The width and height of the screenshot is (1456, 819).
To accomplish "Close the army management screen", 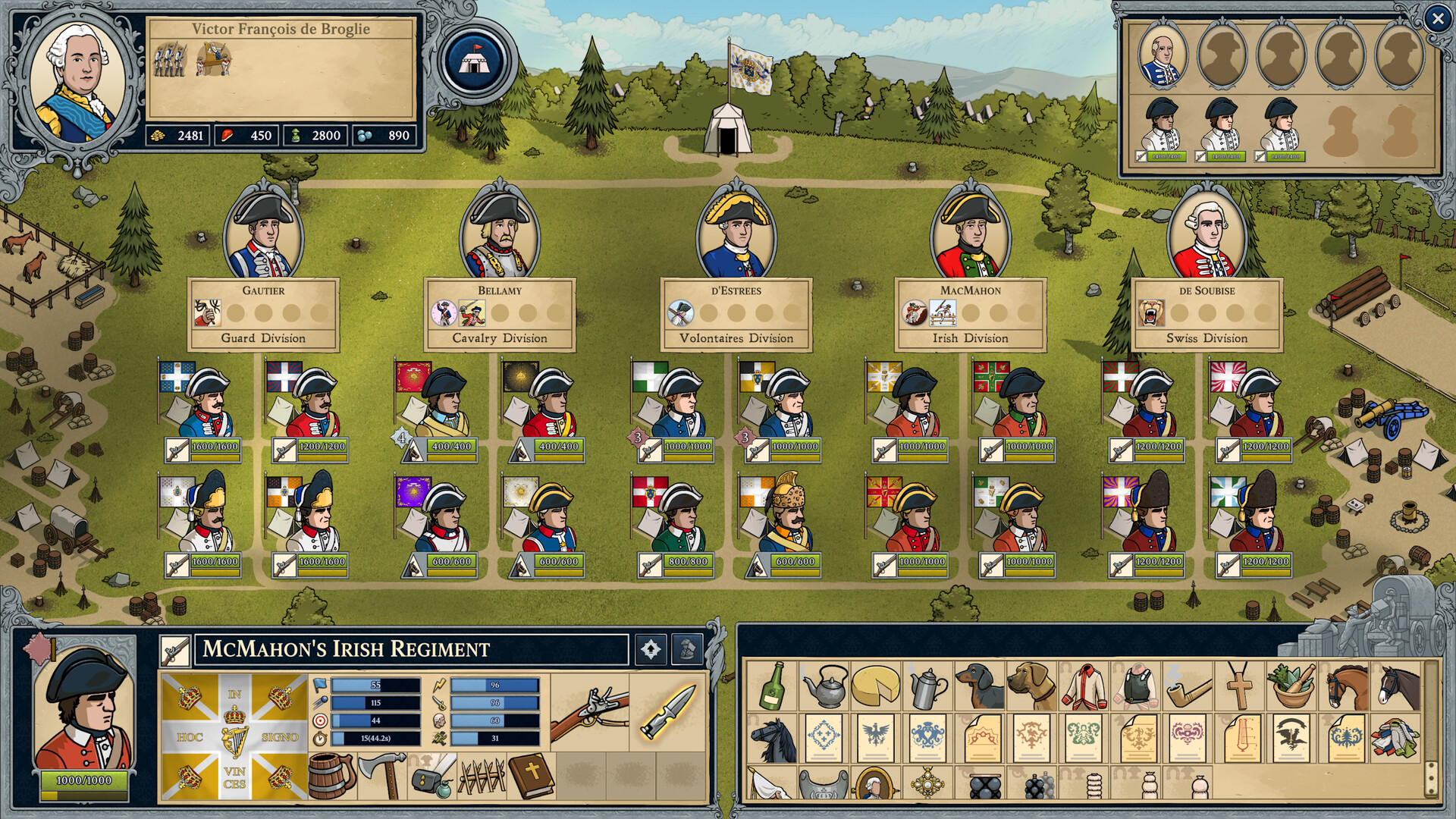I will coord(1437,19).
